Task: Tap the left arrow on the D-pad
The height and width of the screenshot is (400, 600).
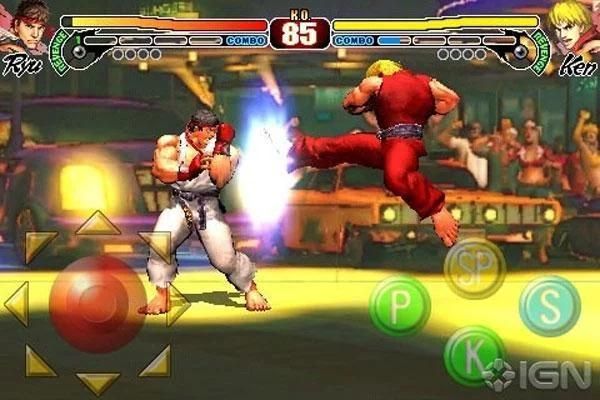Action: click(16, 303)
